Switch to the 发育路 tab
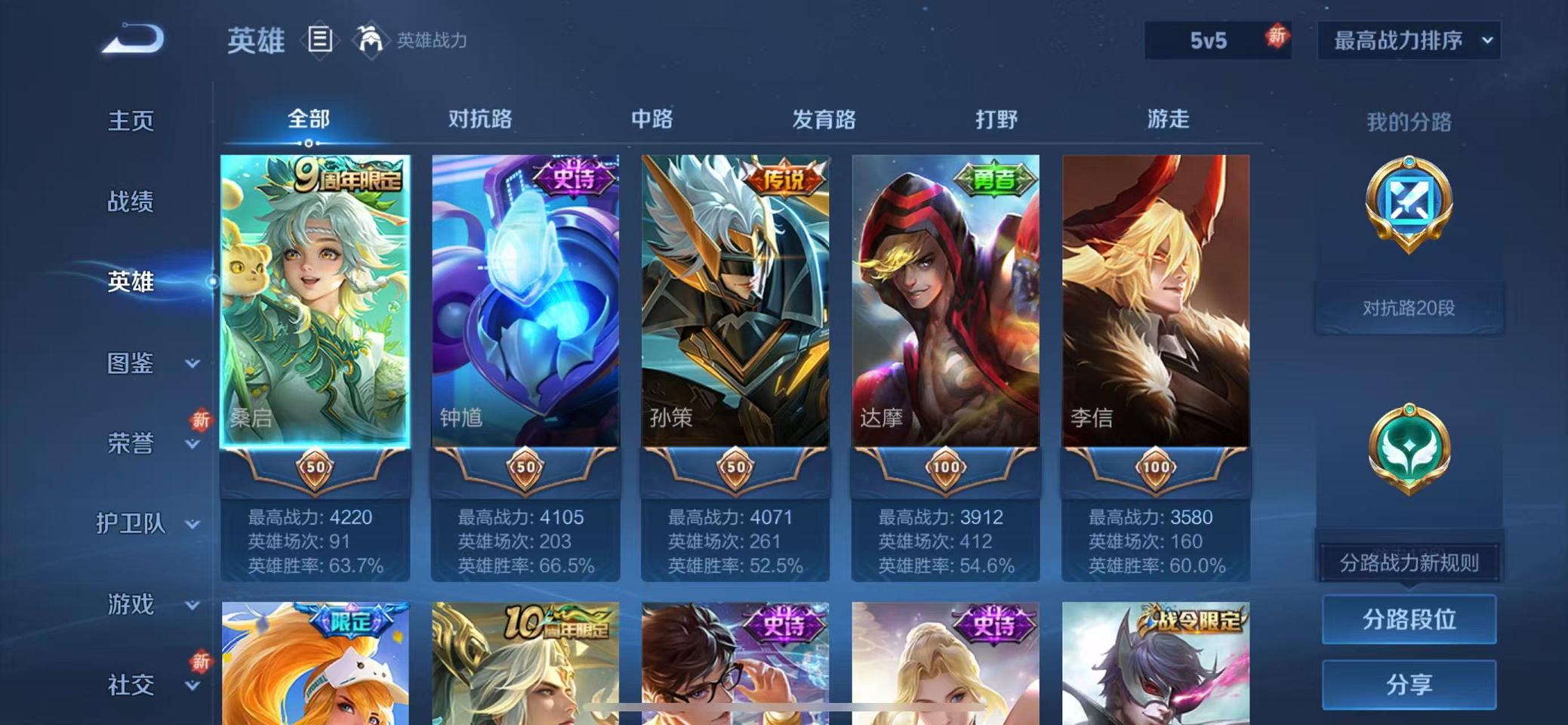The width and height of the screenshot is (1568, 725). point(824,118)
